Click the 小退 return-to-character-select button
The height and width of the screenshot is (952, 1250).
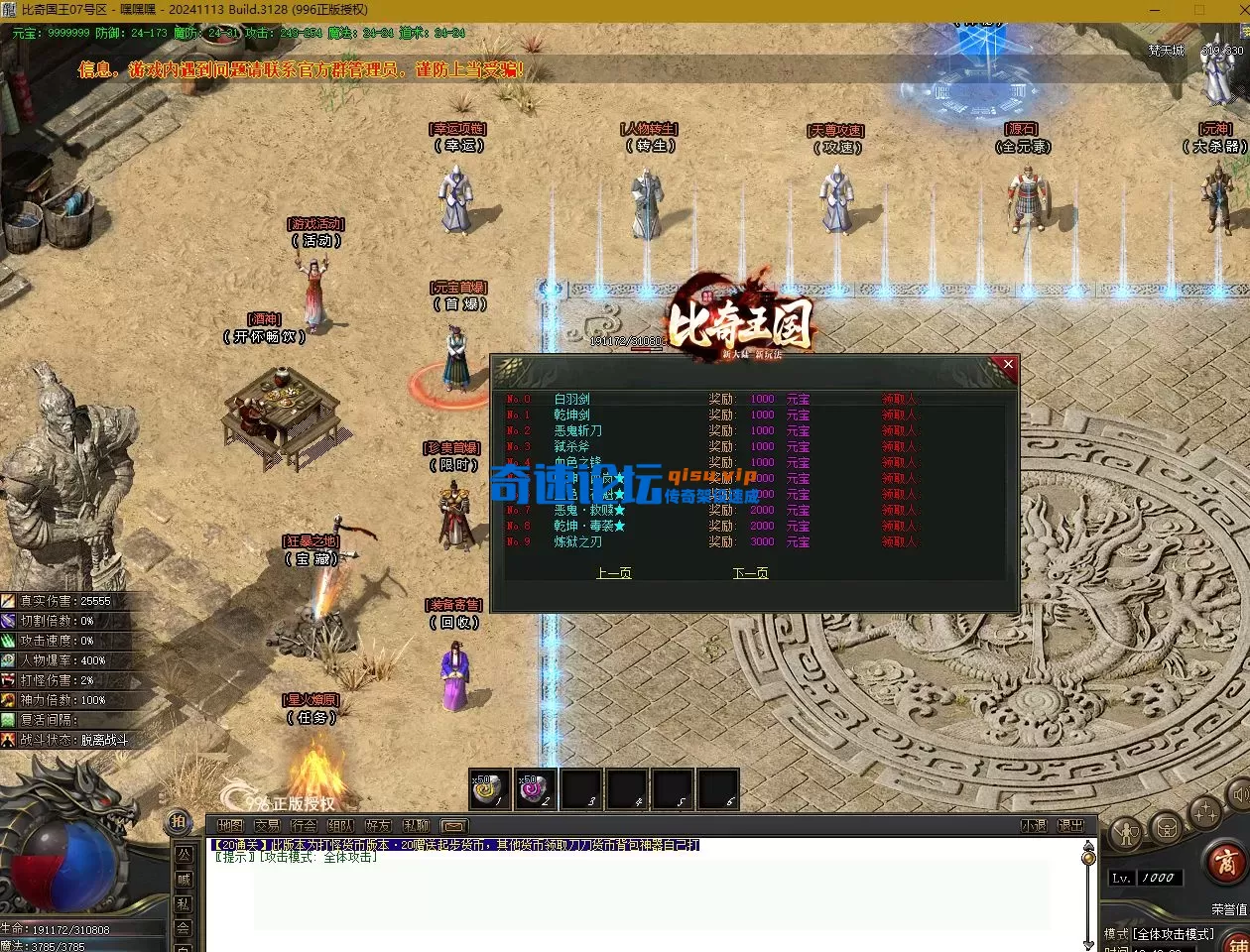pyautogui.click(x=1034, y=826)
